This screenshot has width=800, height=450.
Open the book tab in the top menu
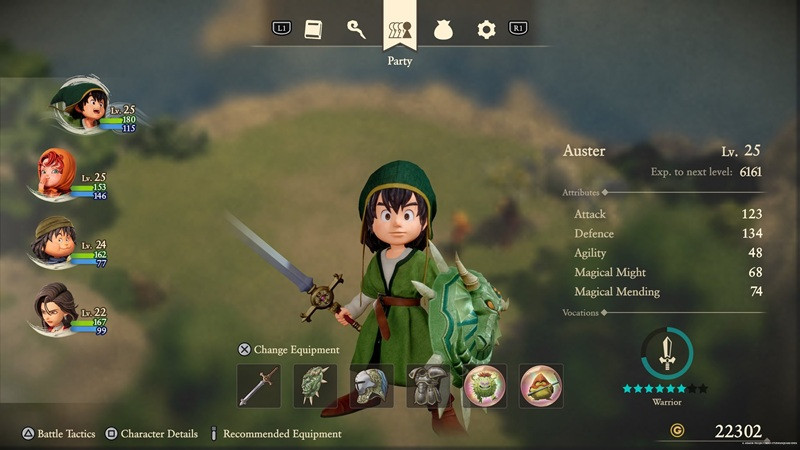pos(313,30)
